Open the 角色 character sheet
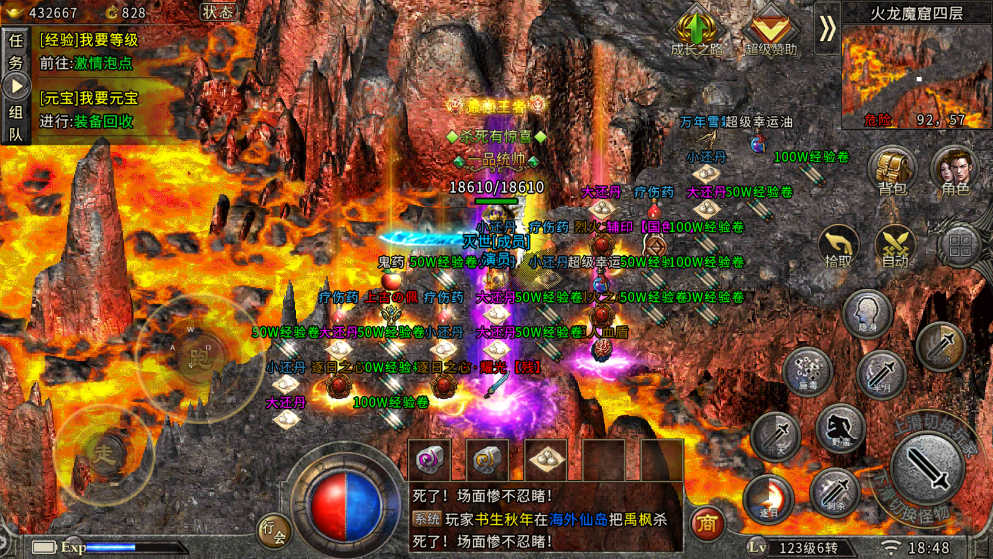993x559 pixels. (954, 171)
